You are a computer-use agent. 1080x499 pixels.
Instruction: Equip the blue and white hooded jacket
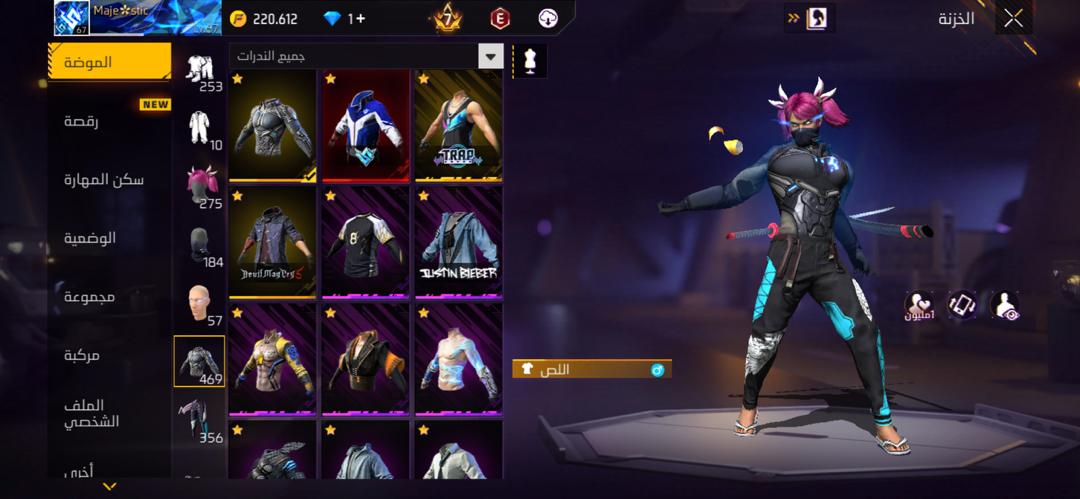365,125
